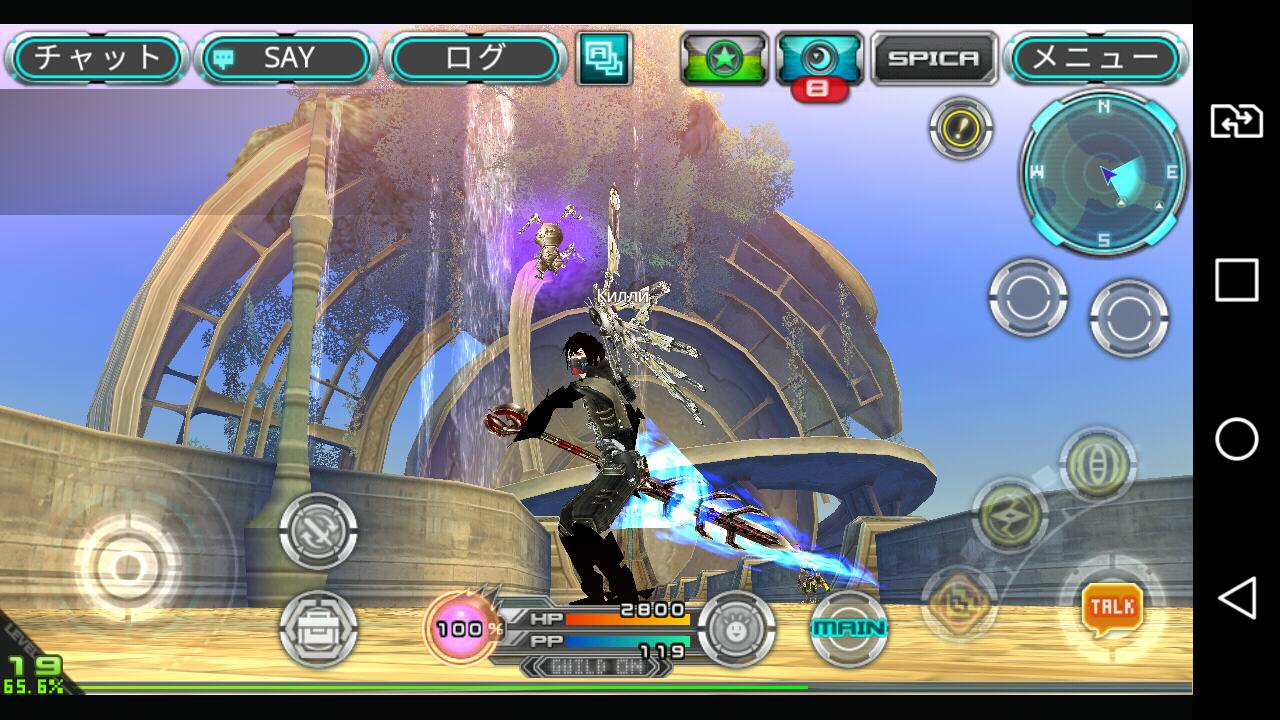Open the circular compass minimap
This screenshot has height=720, width=1280.
pyautogui.click(x=1104, y=172)
